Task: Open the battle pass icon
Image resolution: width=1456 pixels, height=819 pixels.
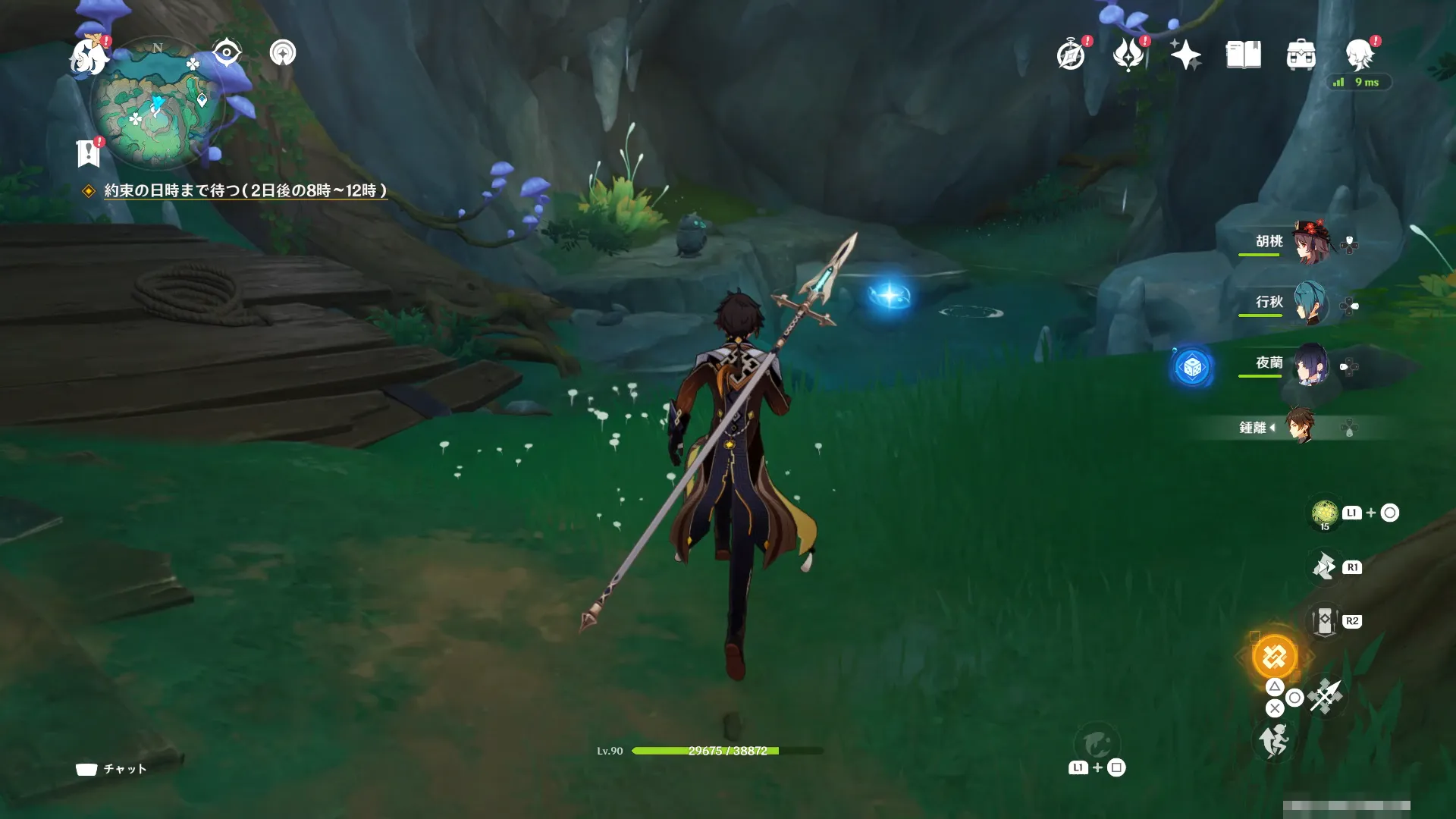Action: pos(1128,55)
